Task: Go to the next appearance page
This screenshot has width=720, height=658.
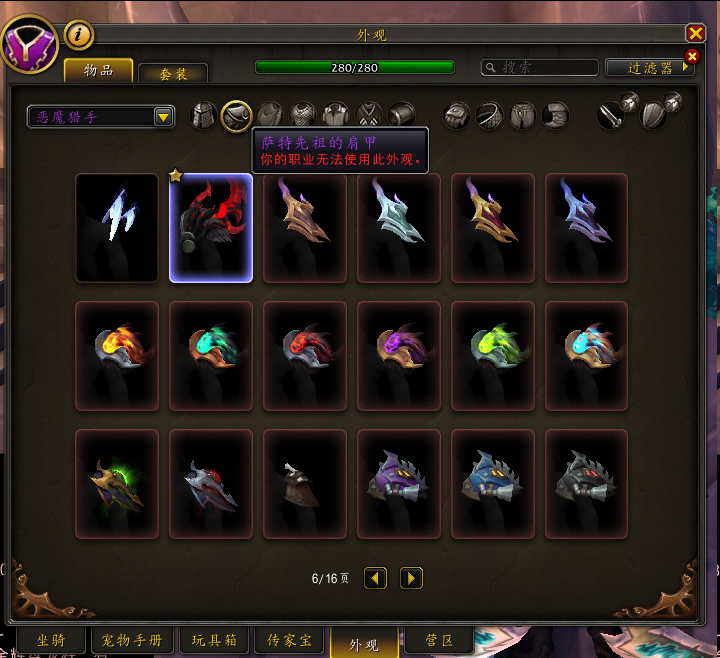Action: 411,578
